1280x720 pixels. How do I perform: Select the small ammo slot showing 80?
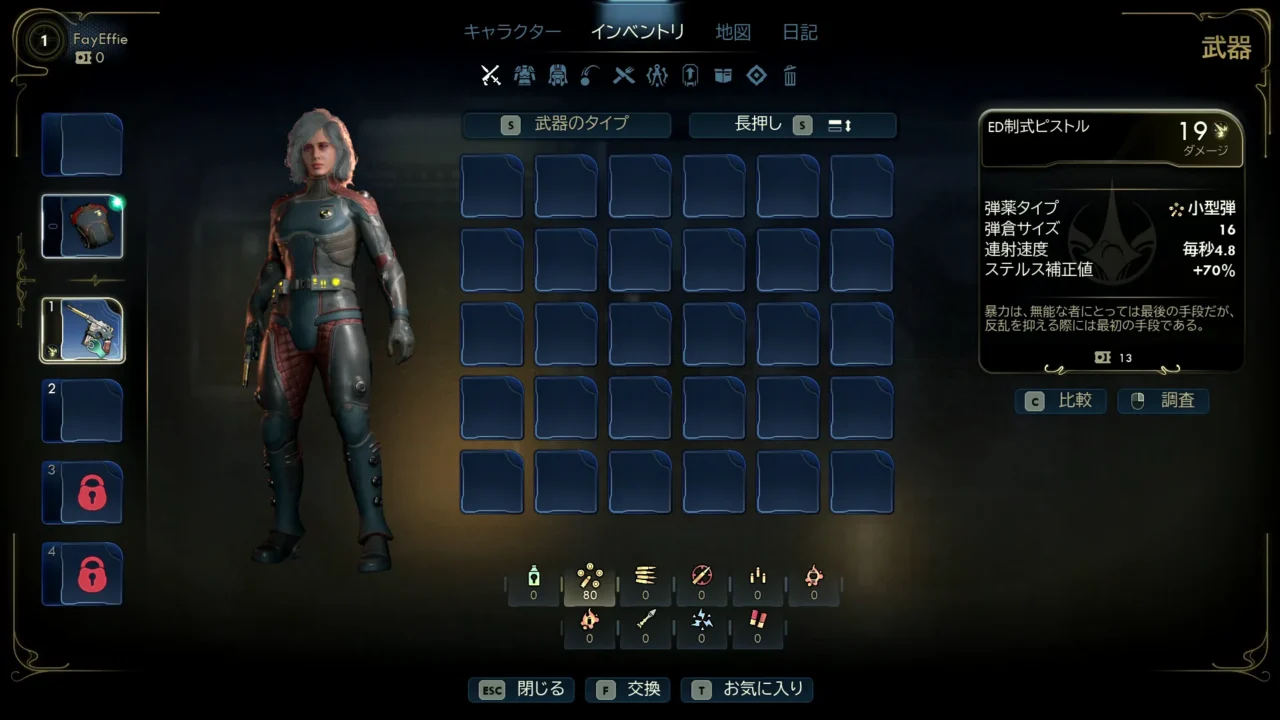pos(589,585)
